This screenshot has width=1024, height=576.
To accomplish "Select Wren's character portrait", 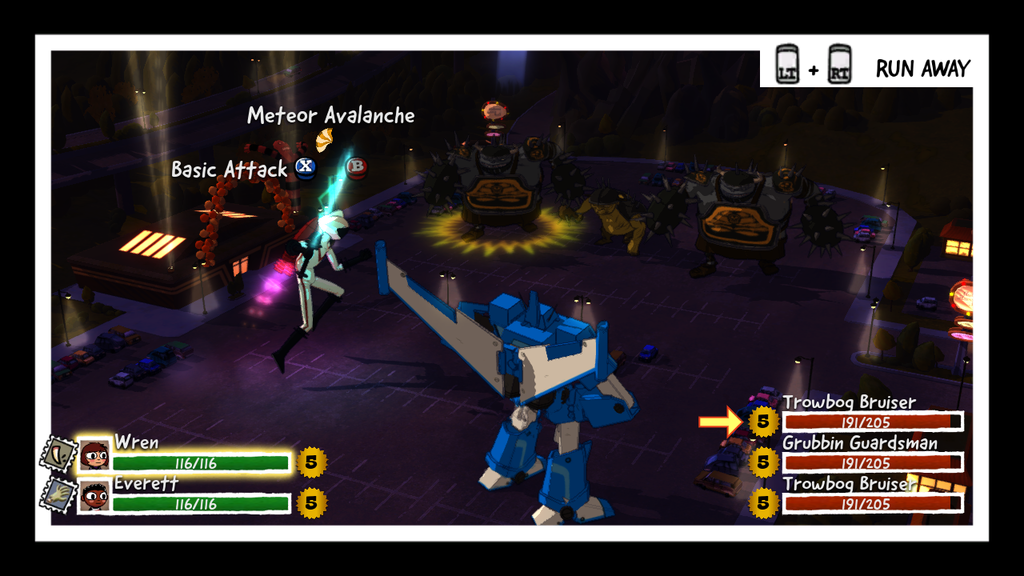I will coord(95,455).
